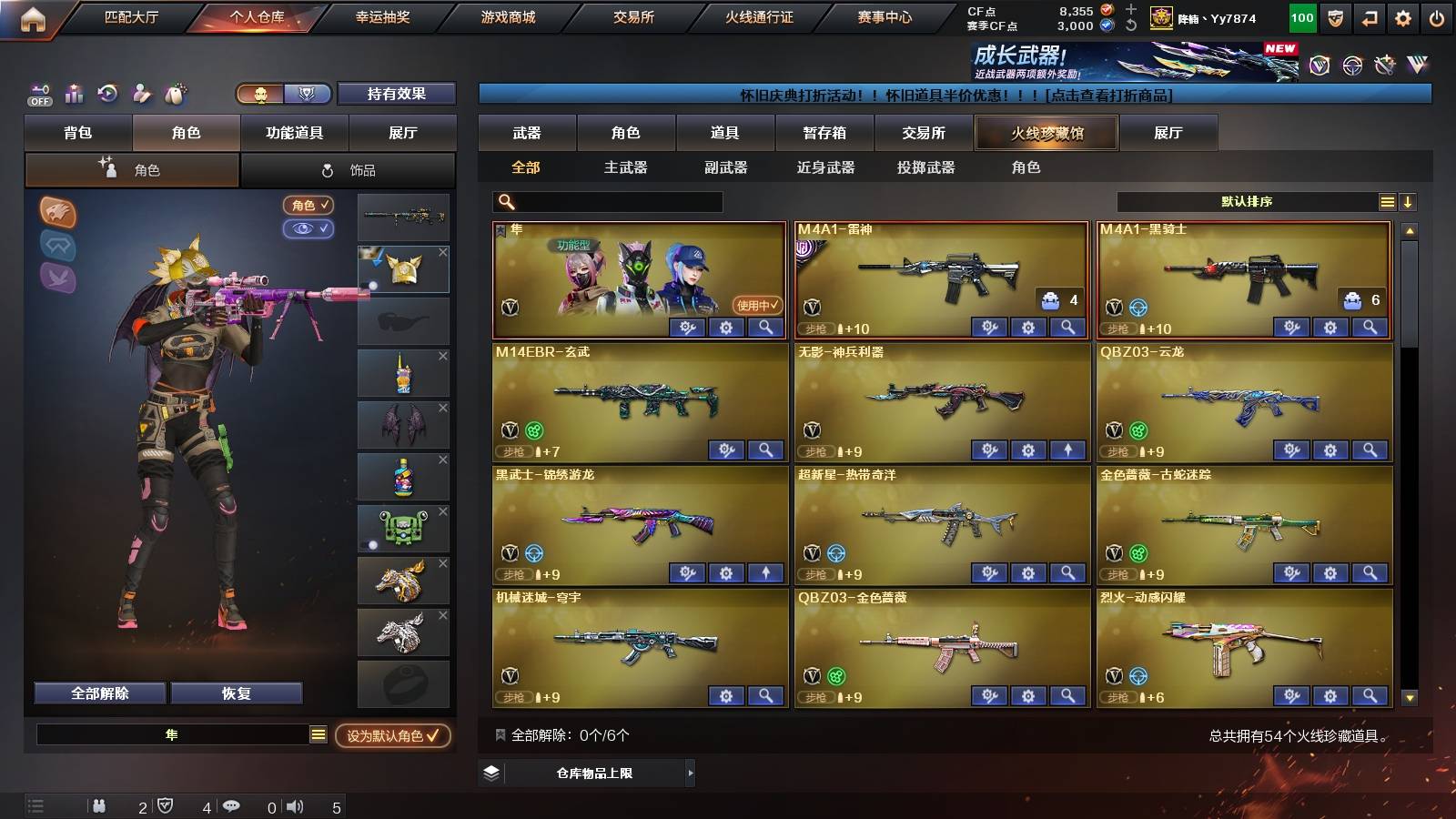Click the return arrow icon near the settings gear
Viewport: 1456px width, 819px height.
pyautogui.click(x=1370, y=16)
